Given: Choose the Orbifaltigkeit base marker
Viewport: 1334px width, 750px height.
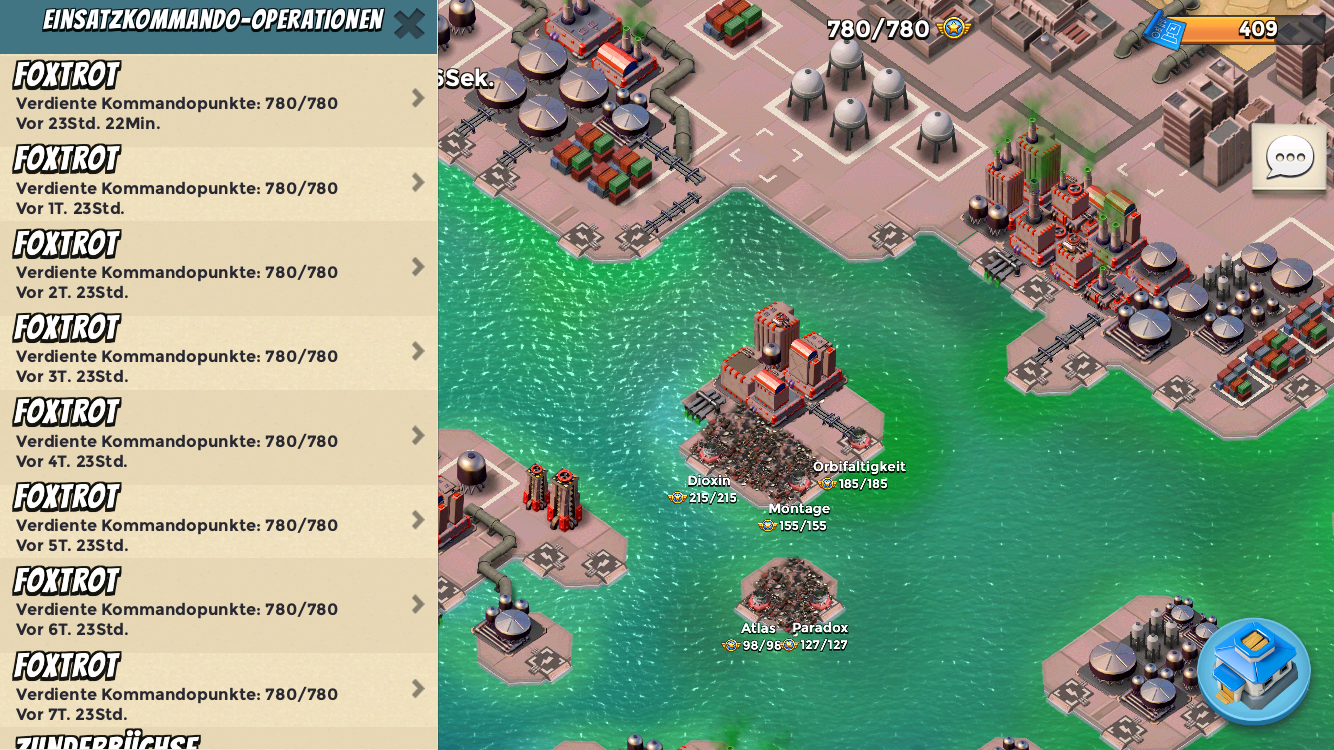Looking at the screenshot, I should click(858, 475).
